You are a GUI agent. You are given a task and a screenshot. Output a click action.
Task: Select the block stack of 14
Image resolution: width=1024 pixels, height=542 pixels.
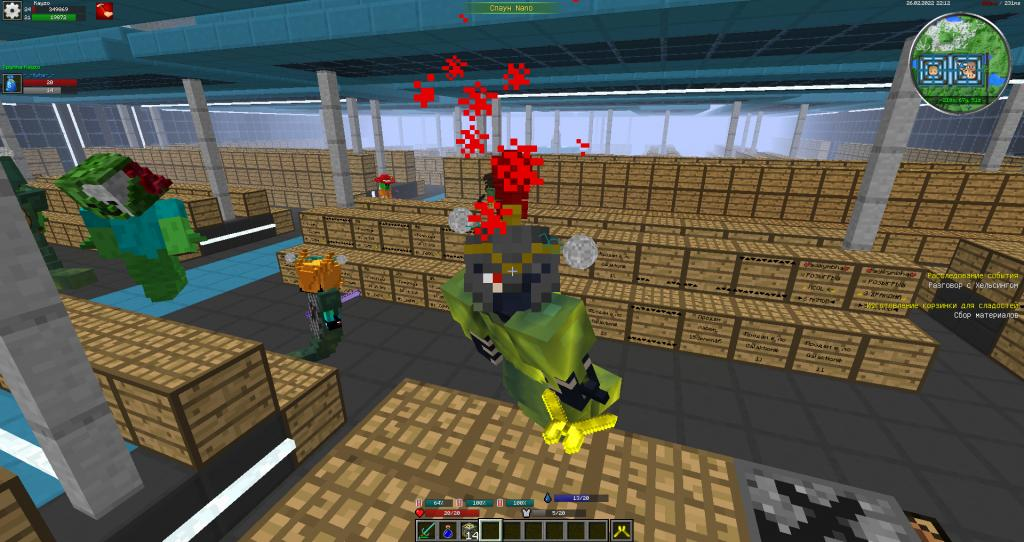(469, 531)
